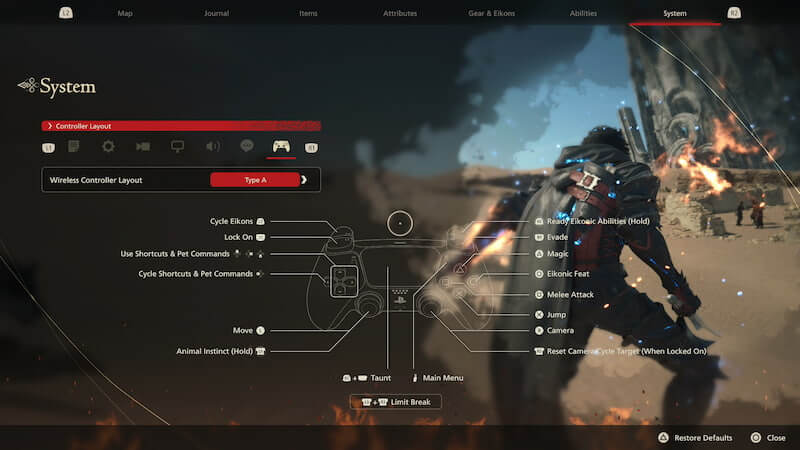
Task: Open the Map tab
Action: [125, 14]
